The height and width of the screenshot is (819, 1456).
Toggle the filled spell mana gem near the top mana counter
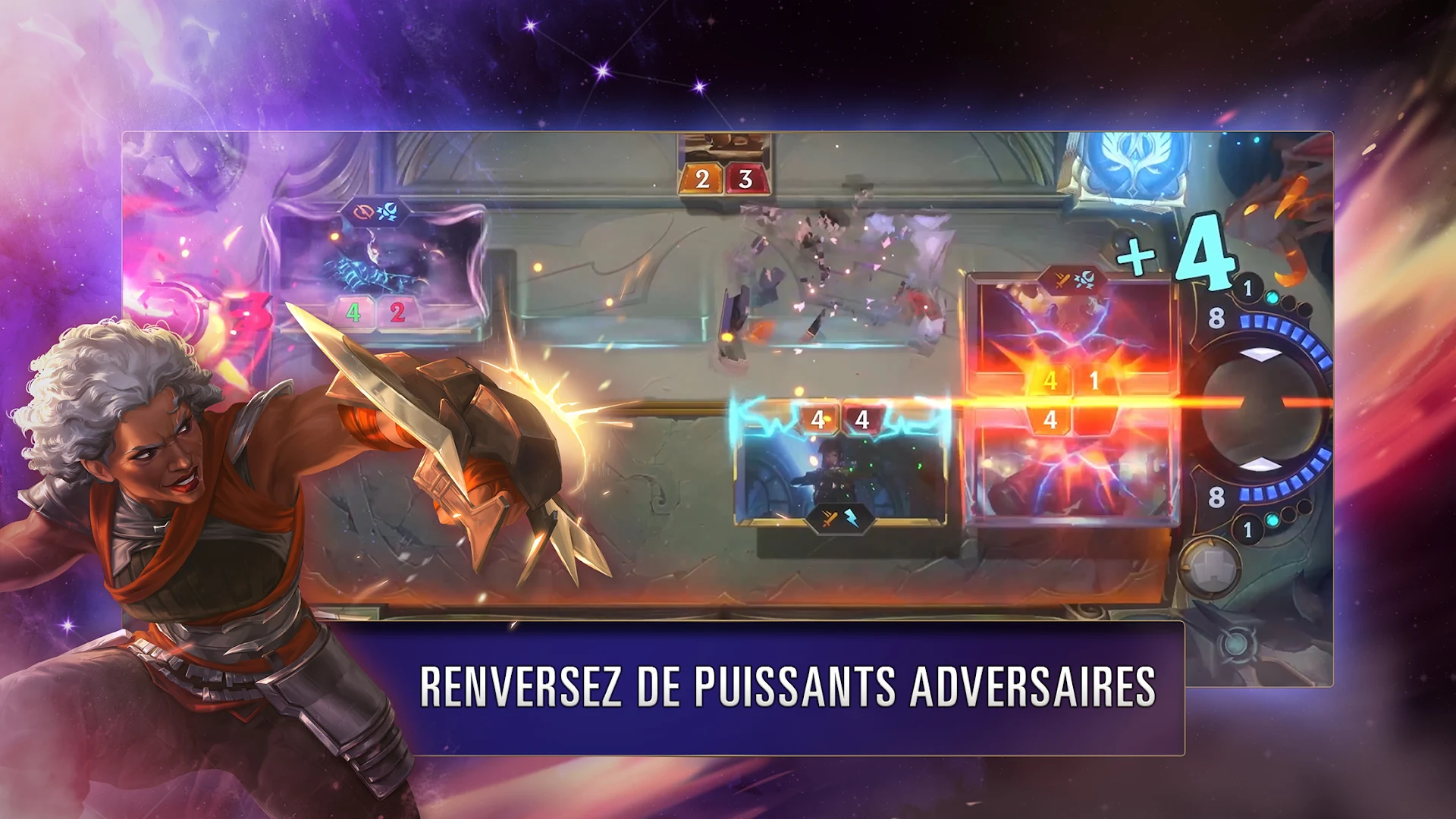1272,296
